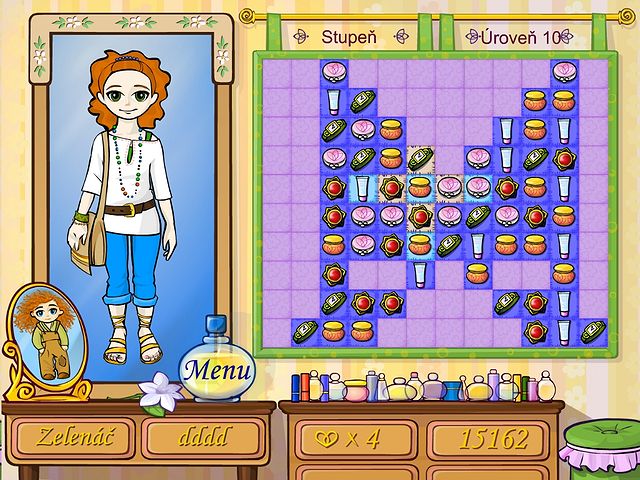Viewport: 640px width, 480px height.
Task: Choose the pink compact on the glowing blue tile
Action: pos(478,187)
